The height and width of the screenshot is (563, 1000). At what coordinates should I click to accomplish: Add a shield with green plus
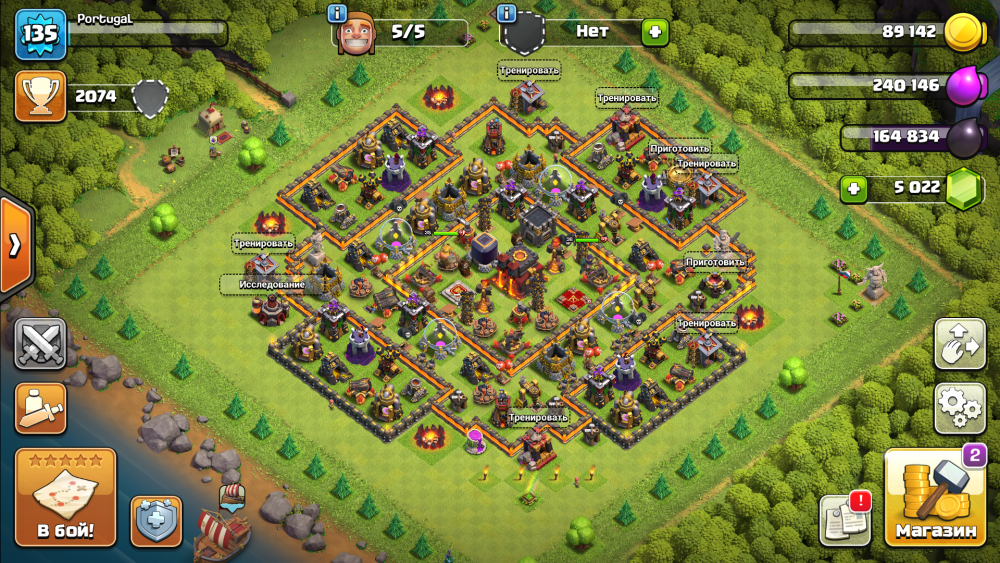(x=656, y=32)
